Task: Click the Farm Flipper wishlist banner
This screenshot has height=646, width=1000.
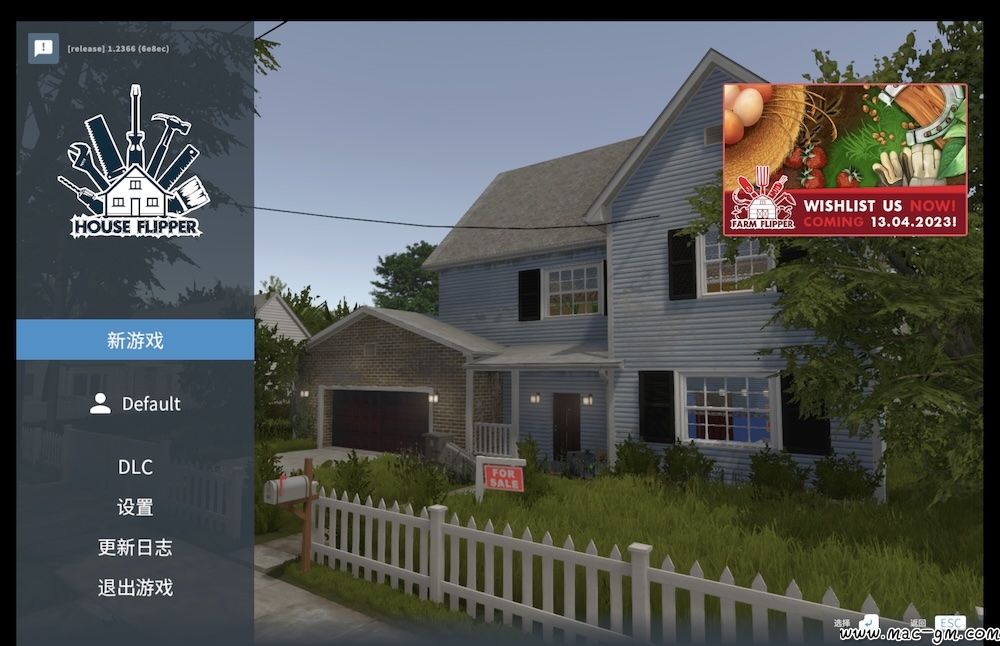Action: click(845, 160)
